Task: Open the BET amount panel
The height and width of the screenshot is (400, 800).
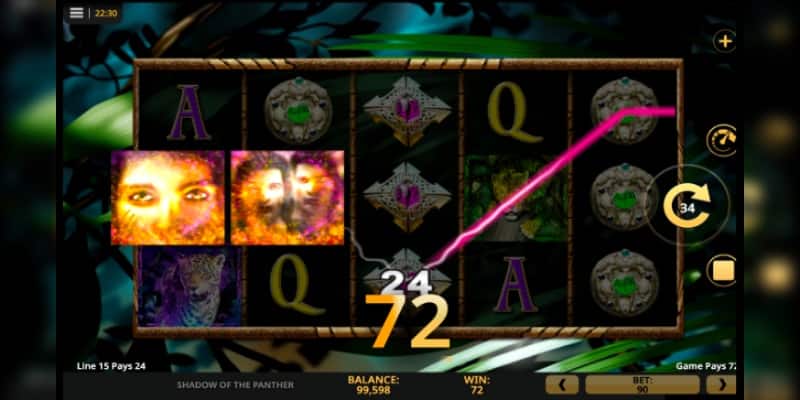Action: tap(641, 384)
